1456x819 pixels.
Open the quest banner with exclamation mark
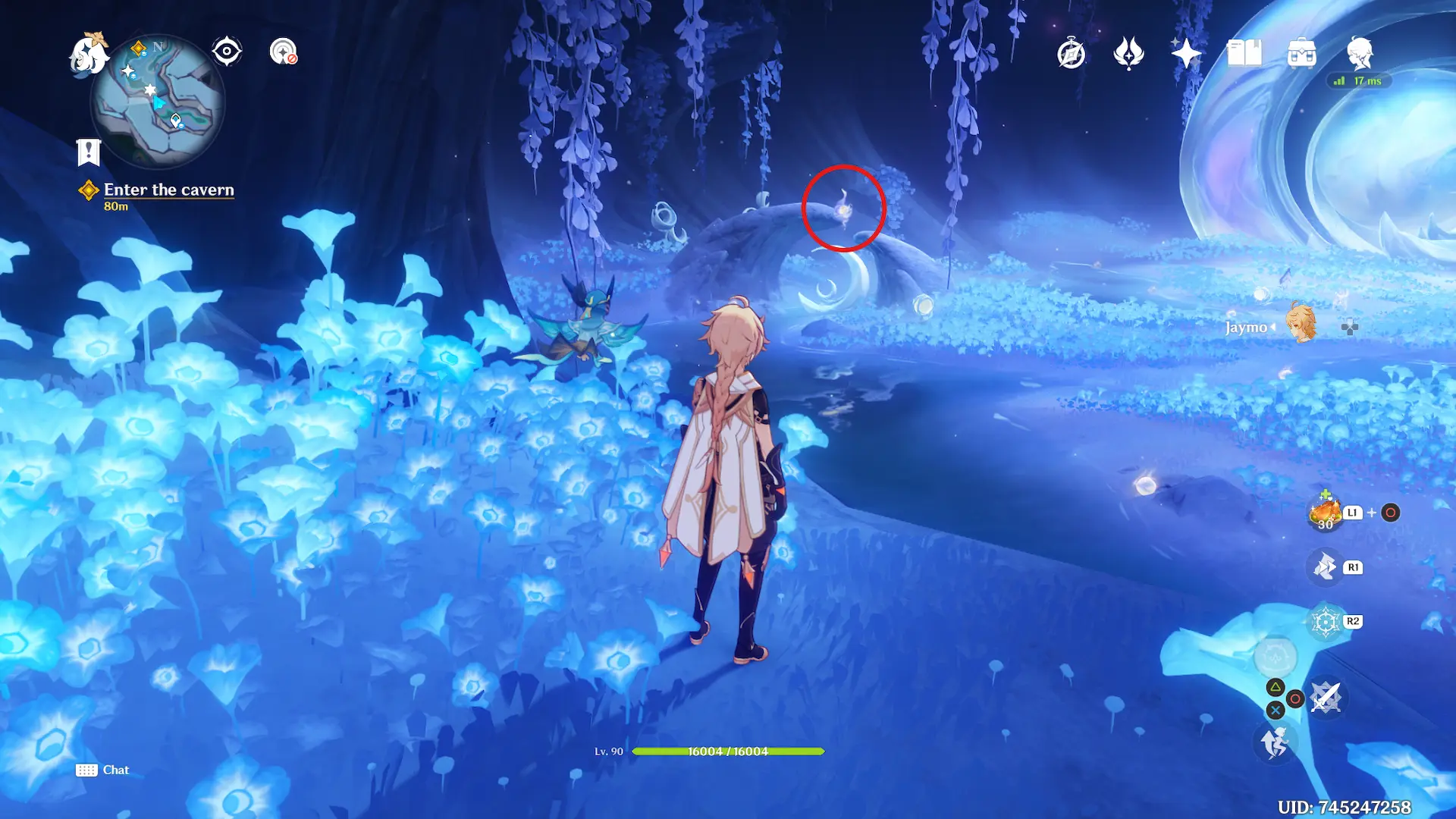(89, 152)
